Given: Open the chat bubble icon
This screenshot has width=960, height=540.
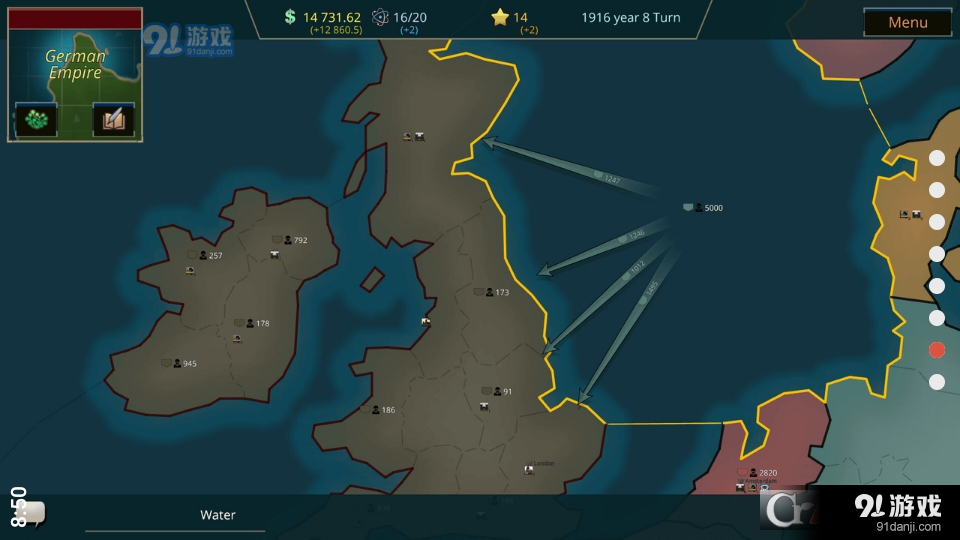Looking at the screenshot, I should tap(31, 514).
